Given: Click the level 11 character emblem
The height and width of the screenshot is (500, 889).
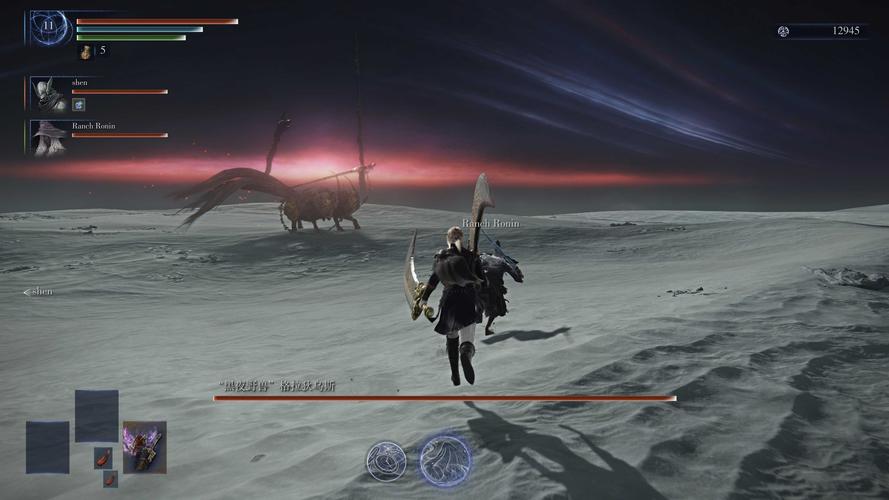Looking at the screenshot, I should [48, 28].
